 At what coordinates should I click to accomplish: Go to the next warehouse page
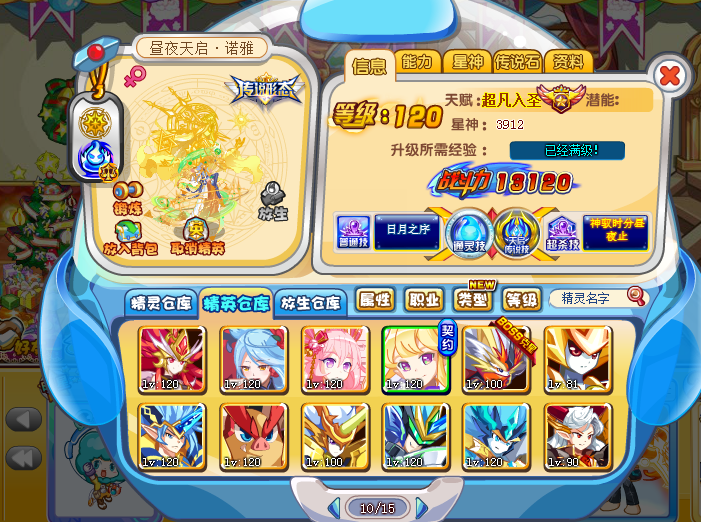[x=422, y=508]
